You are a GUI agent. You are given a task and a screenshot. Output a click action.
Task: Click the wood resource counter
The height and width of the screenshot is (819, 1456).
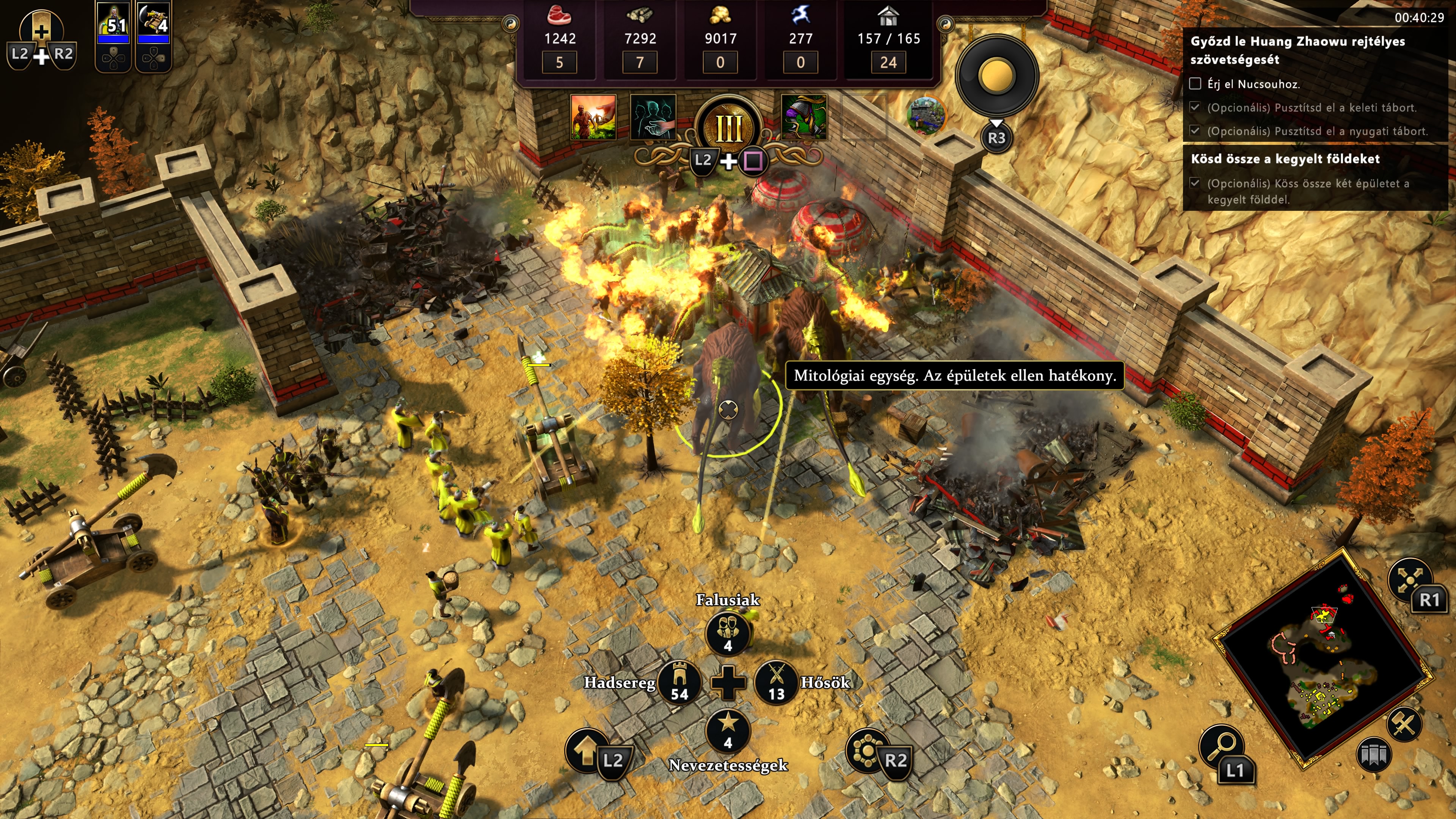click(640, 37)
